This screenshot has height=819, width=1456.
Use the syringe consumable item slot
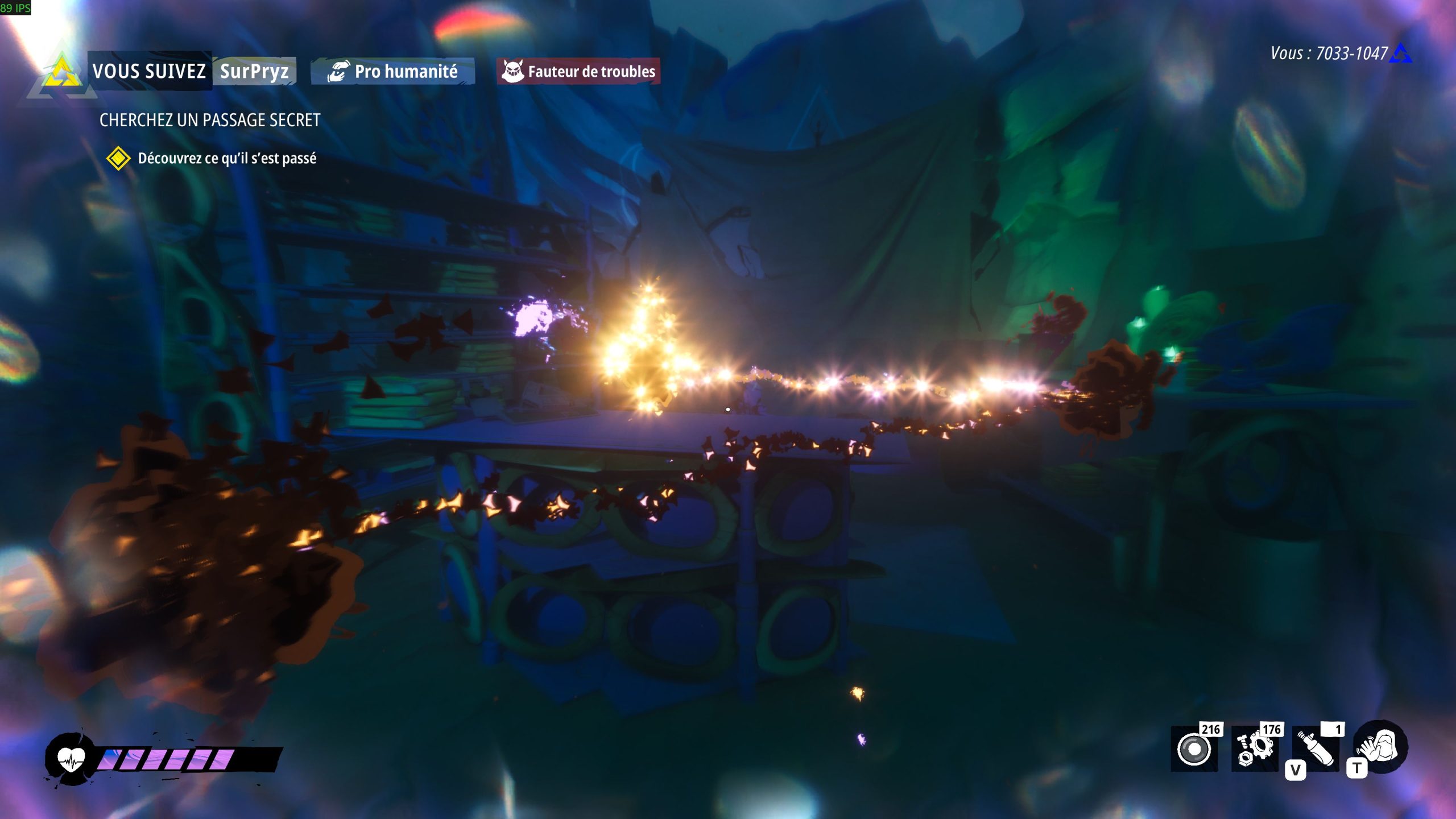tap(1316, 749)
